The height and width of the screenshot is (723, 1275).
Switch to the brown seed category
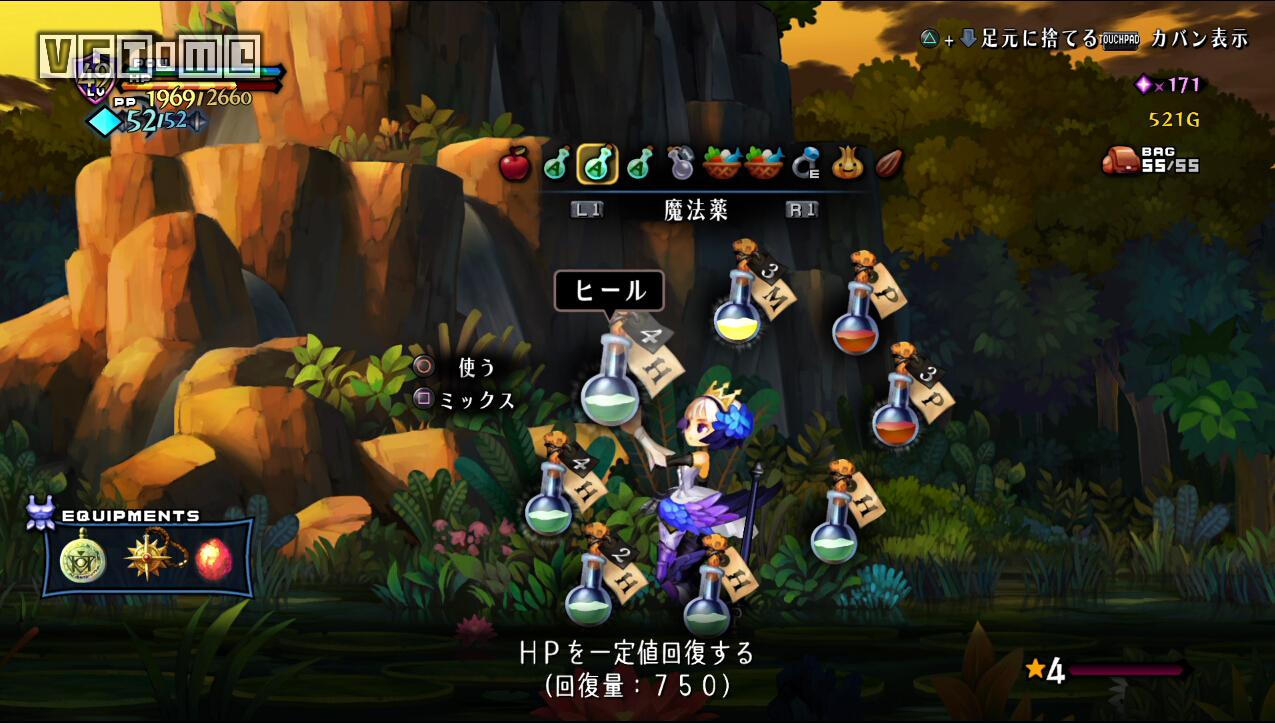(889, 164)
